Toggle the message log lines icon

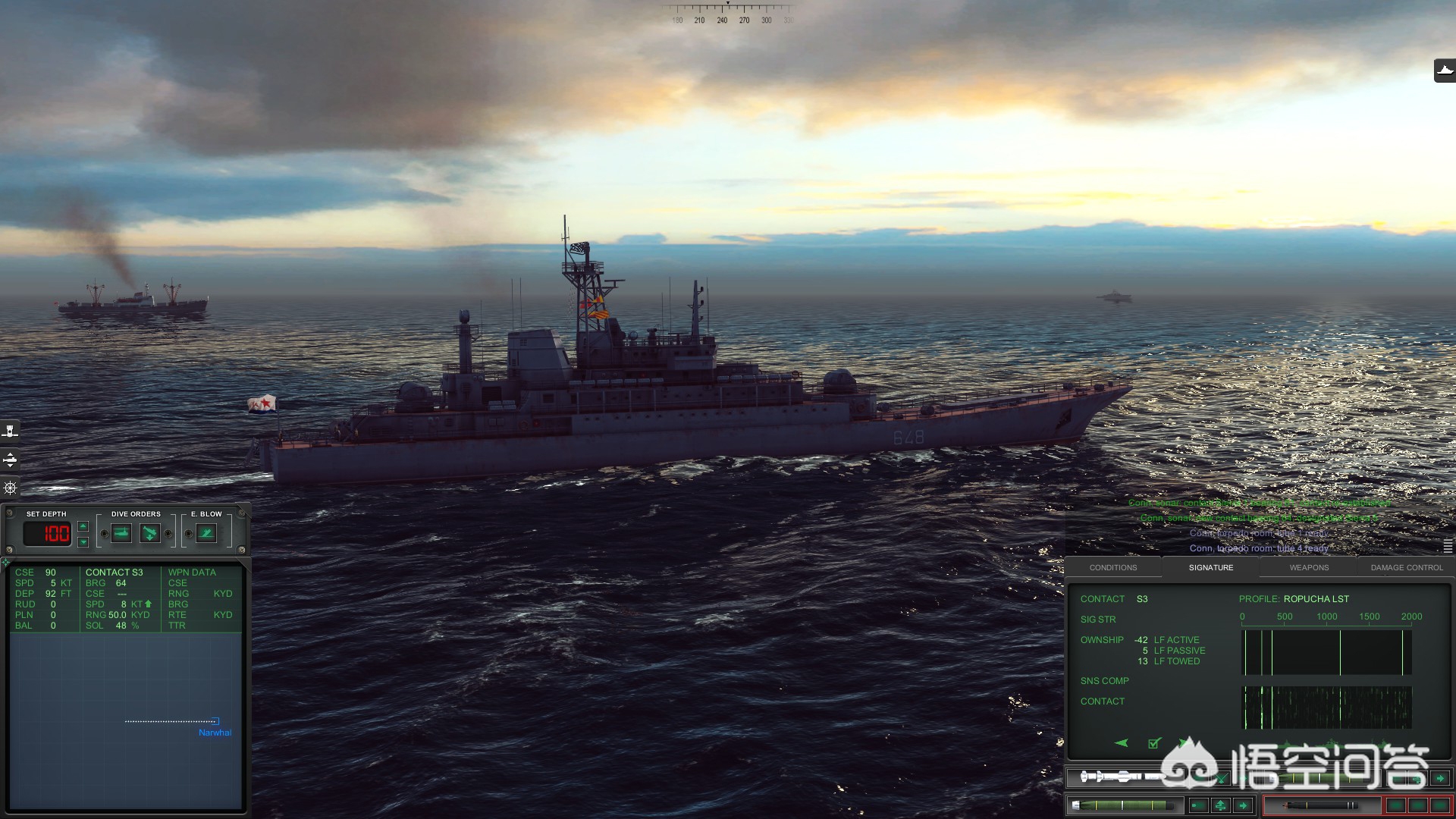pyautogui.click(x=1448, y=546)
